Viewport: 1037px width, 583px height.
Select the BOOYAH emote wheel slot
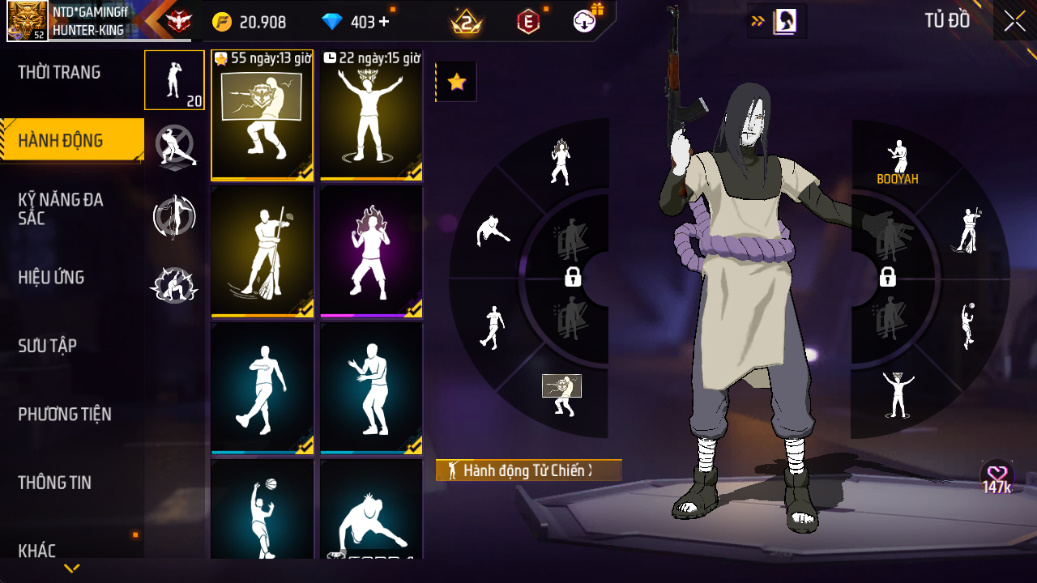(897, 162)
